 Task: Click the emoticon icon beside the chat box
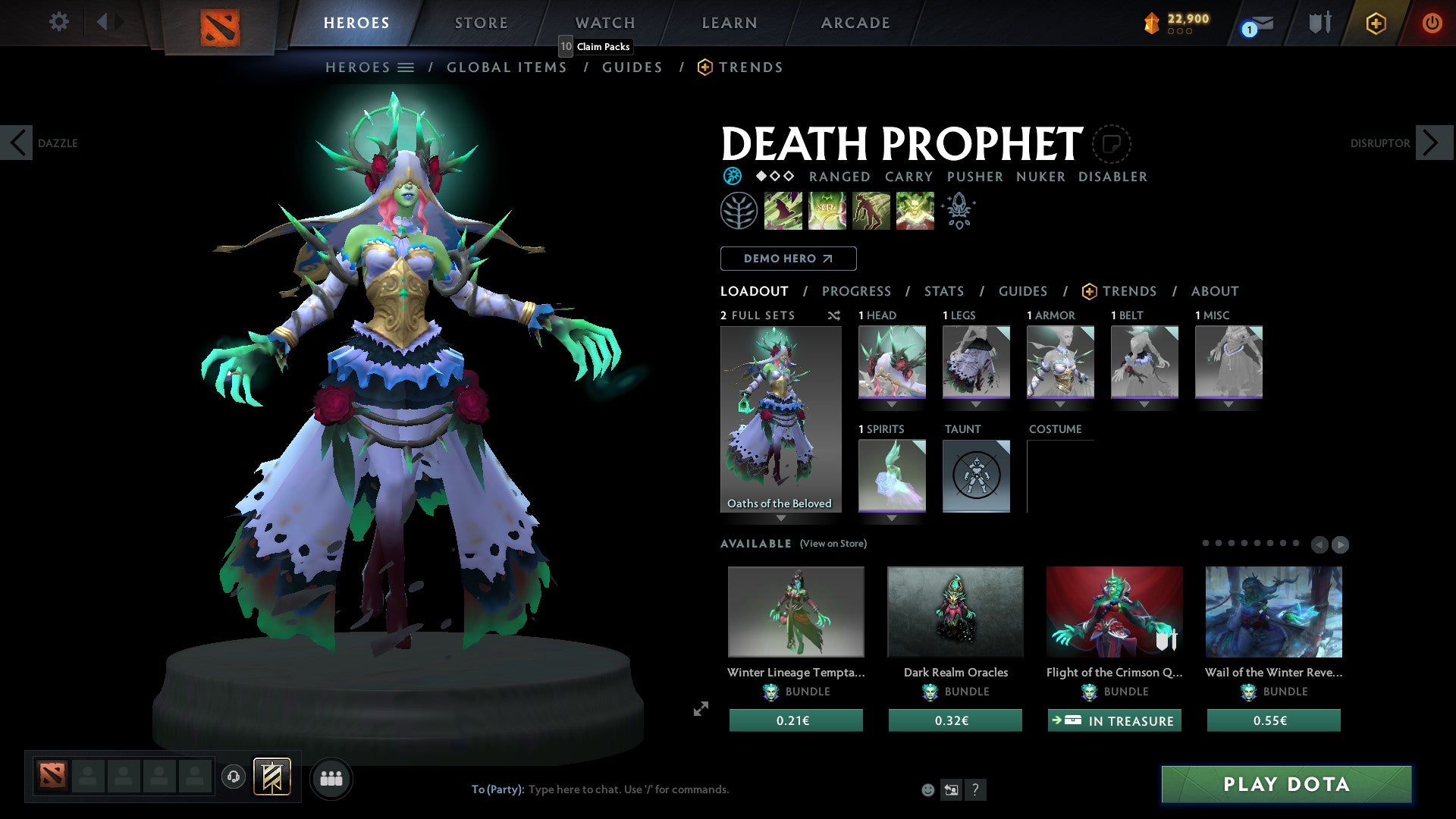(927, 789)
